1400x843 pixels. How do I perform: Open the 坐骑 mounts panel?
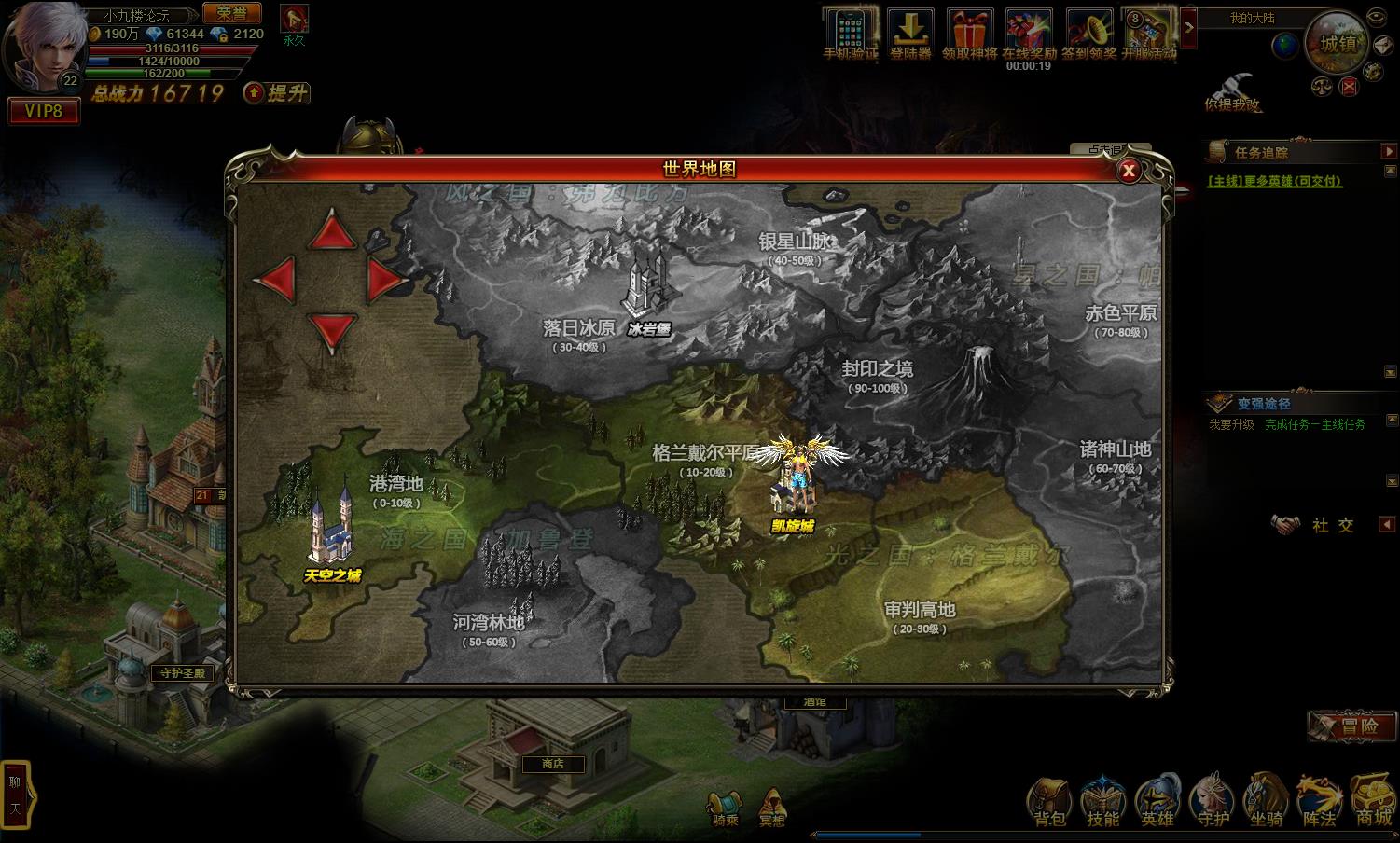coord(1266,802)
